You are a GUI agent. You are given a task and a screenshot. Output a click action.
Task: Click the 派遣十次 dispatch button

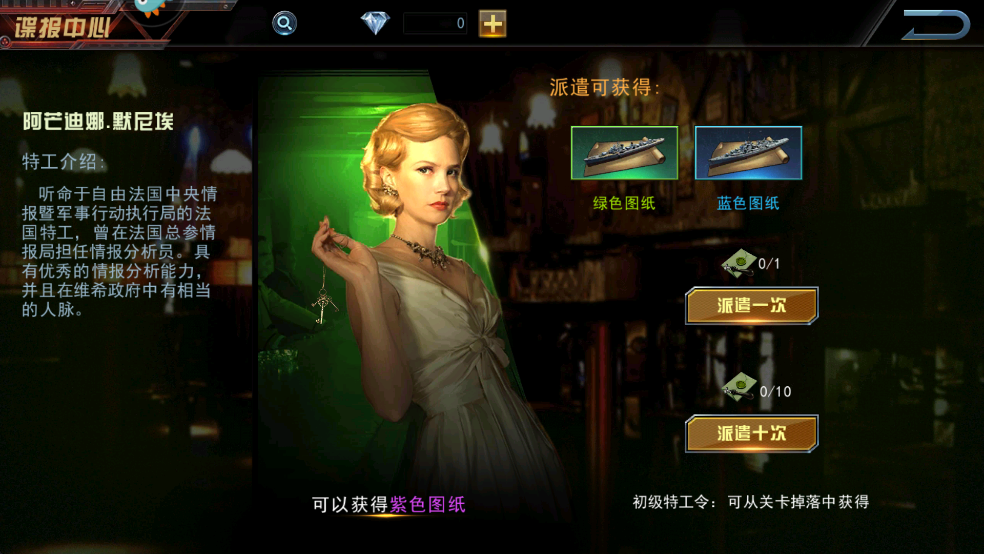tap(751, 433)
